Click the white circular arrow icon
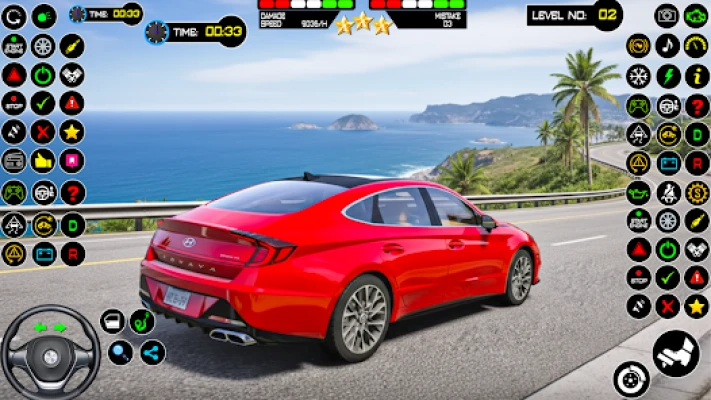The height and width of the screenshot is (400, 711). pyautogui.click(x=15, y=16)
